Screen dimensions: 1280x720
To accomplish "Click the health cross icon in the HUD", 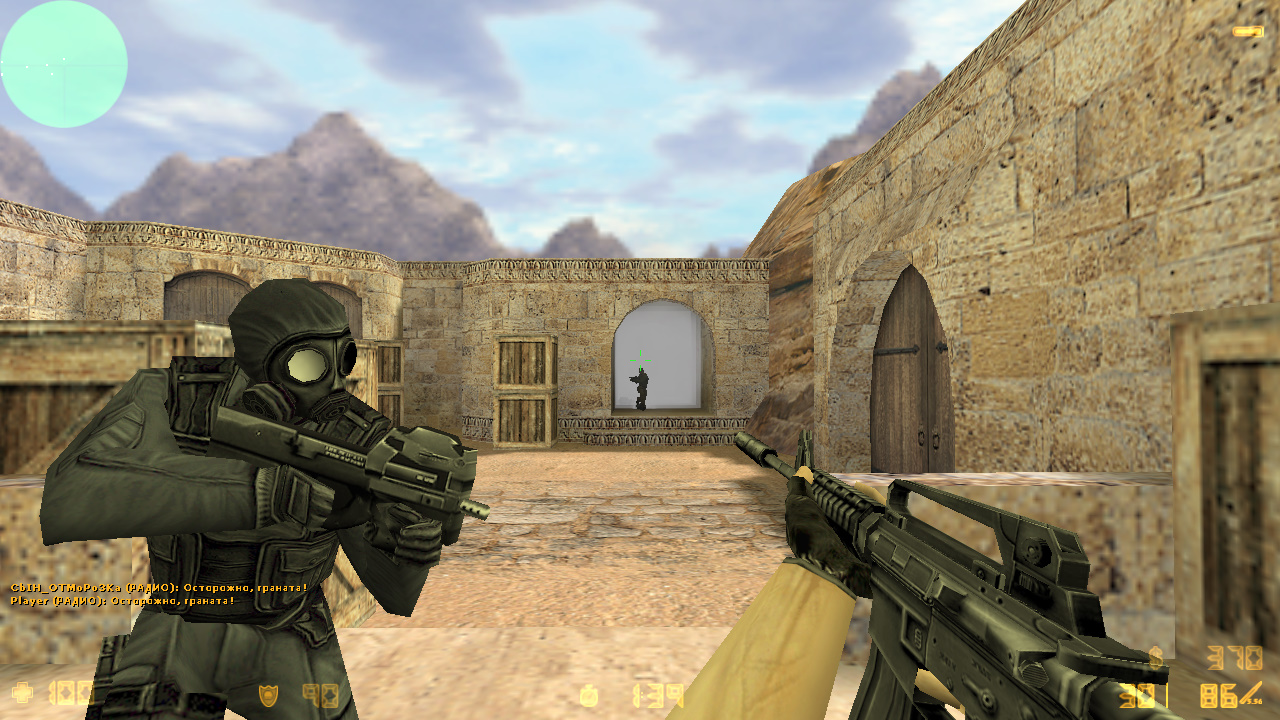I will [22, 691].
